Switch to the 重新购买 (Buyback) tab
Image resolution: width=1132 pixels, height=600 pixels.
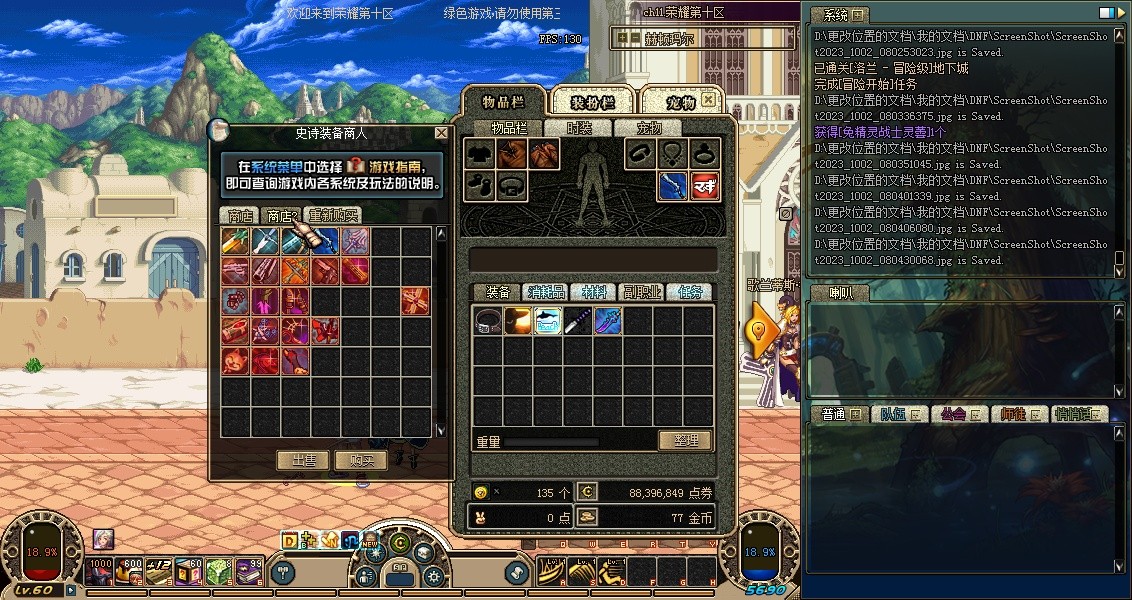[x=334, y=215]
